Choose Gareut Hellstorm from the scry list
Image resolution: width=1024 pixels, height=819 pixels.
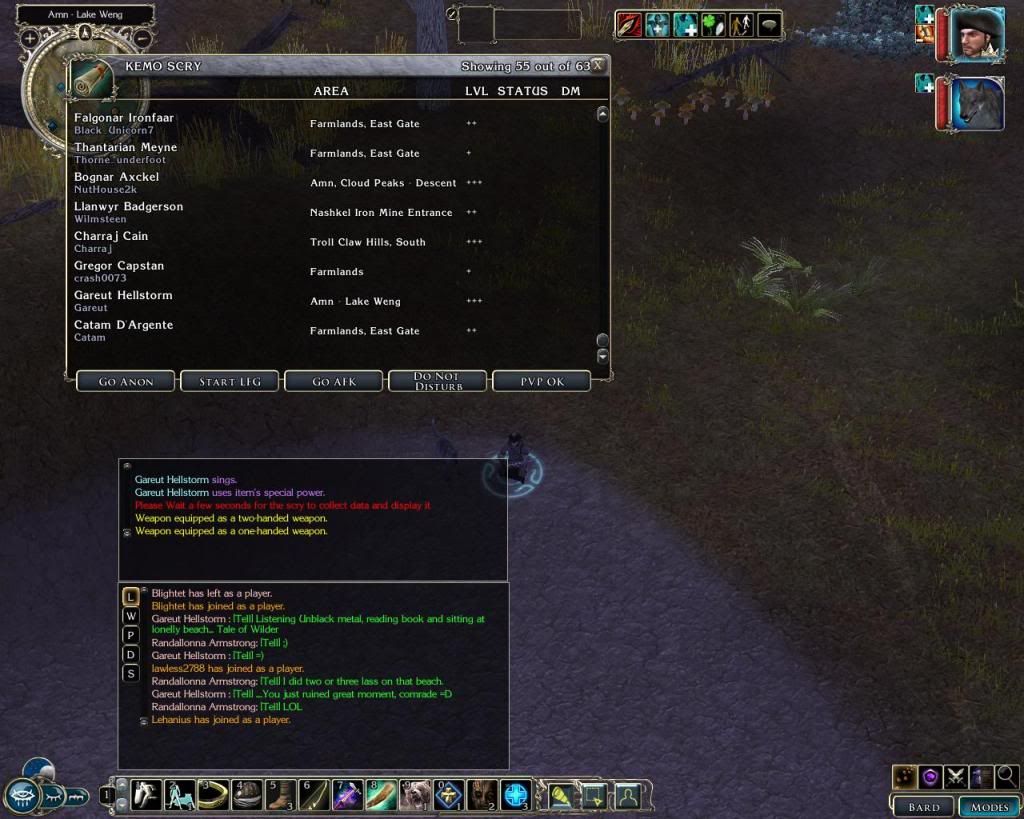[123, 296]
